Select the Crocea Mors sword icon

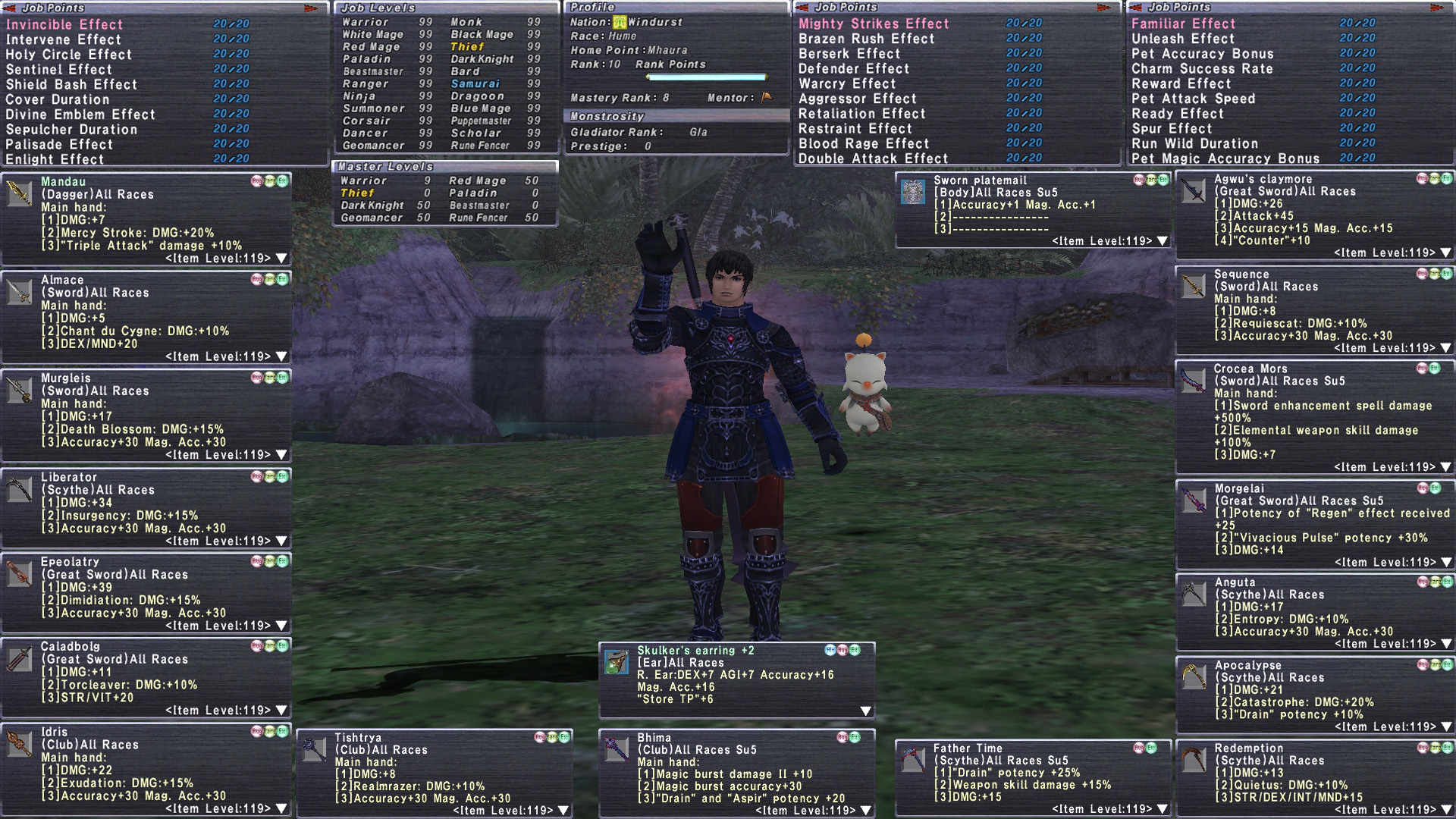click(1193, 381)
